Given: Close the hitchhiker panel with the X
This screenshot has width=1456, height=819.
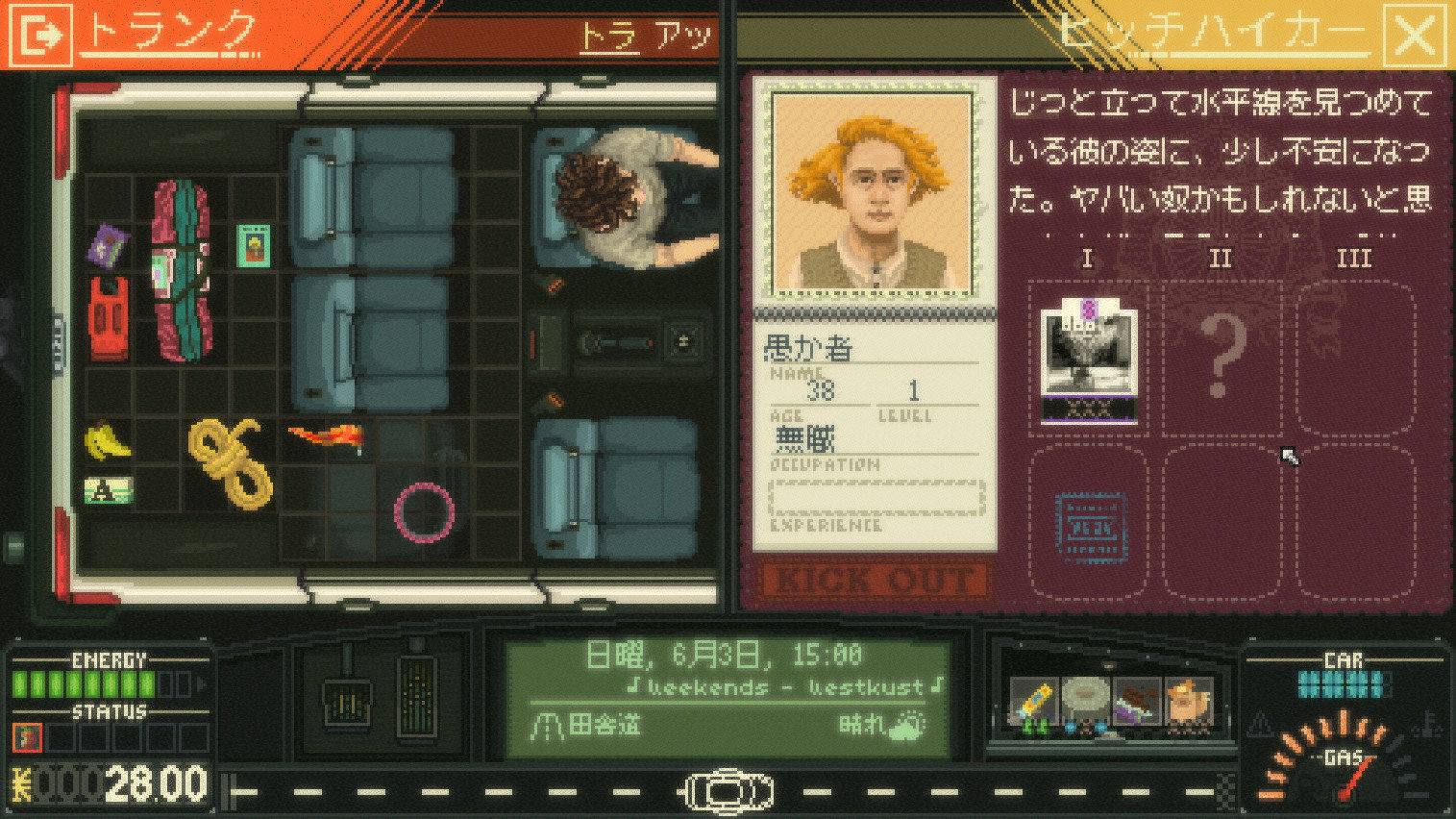Looking at the screenshot, I should pyautogui.click(x=1415, y=36).
